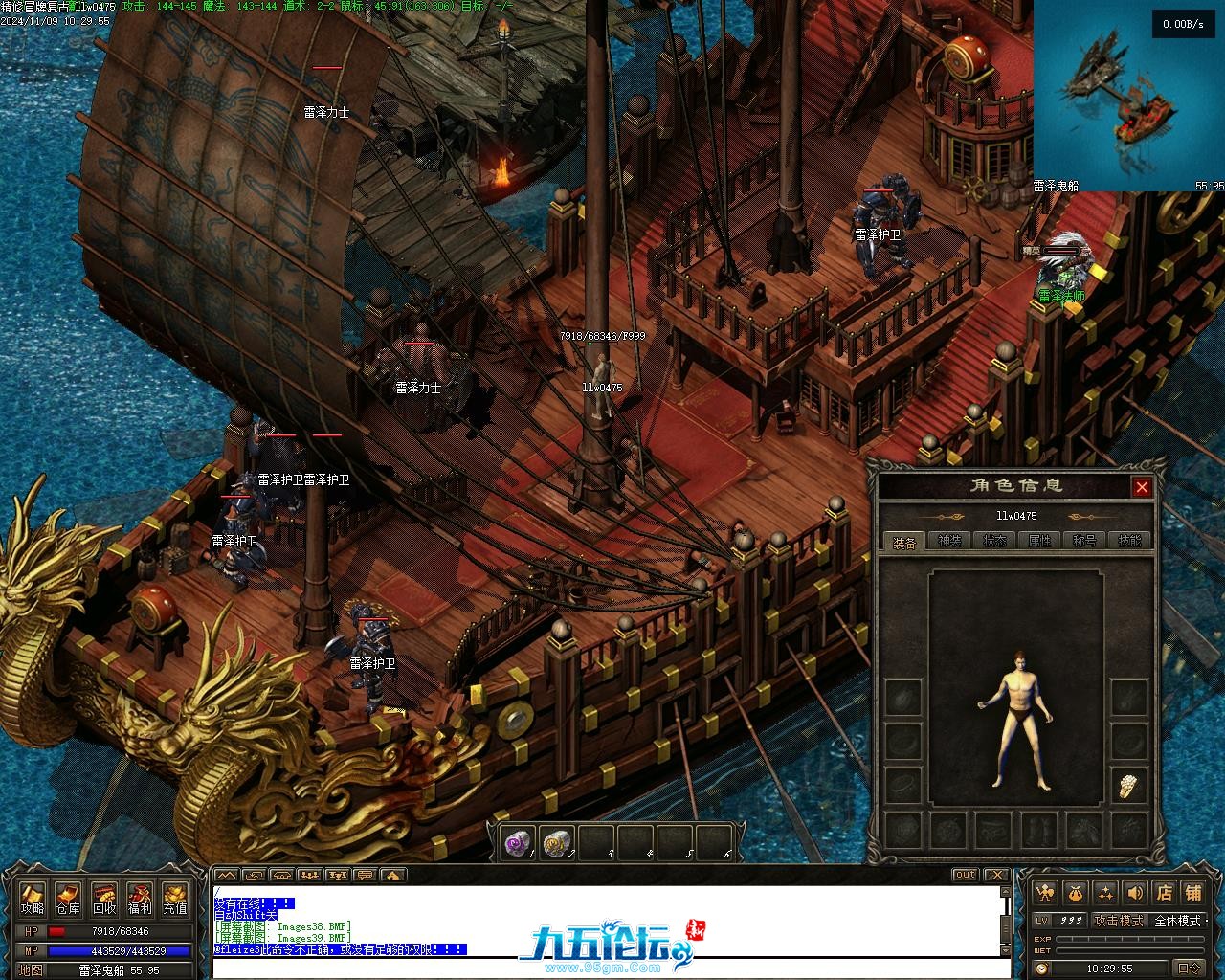Click the chat window 'out' button
Viewport: 1225px width, 980px height.
click(x=965, y=875)
